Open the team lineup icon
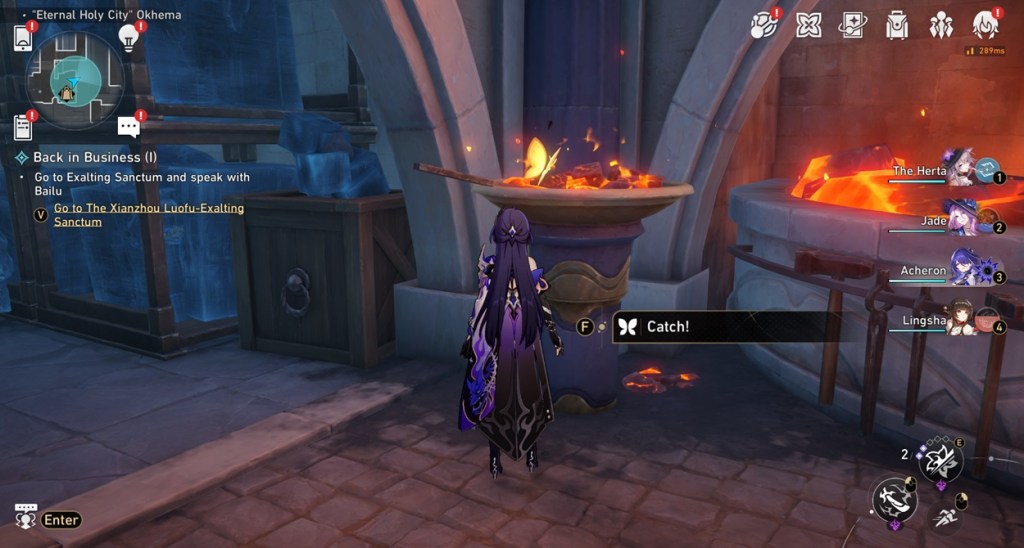The image size is (1024, 548). click(941, 25)
